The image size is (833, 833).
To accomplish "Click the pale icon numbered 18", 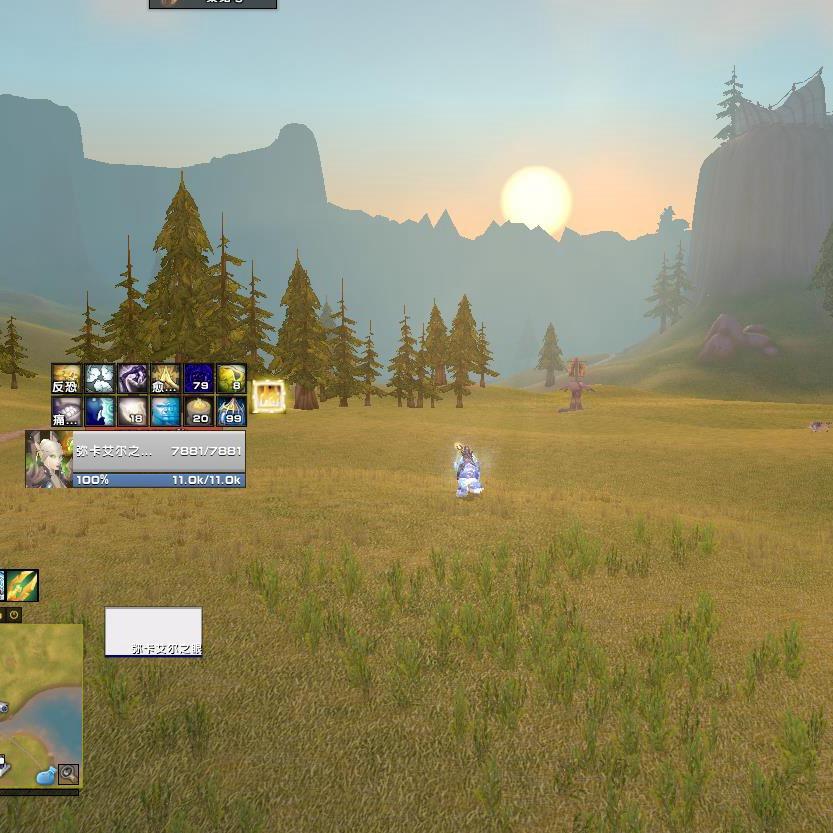I will pyautogui.click(x=132, y=411).
